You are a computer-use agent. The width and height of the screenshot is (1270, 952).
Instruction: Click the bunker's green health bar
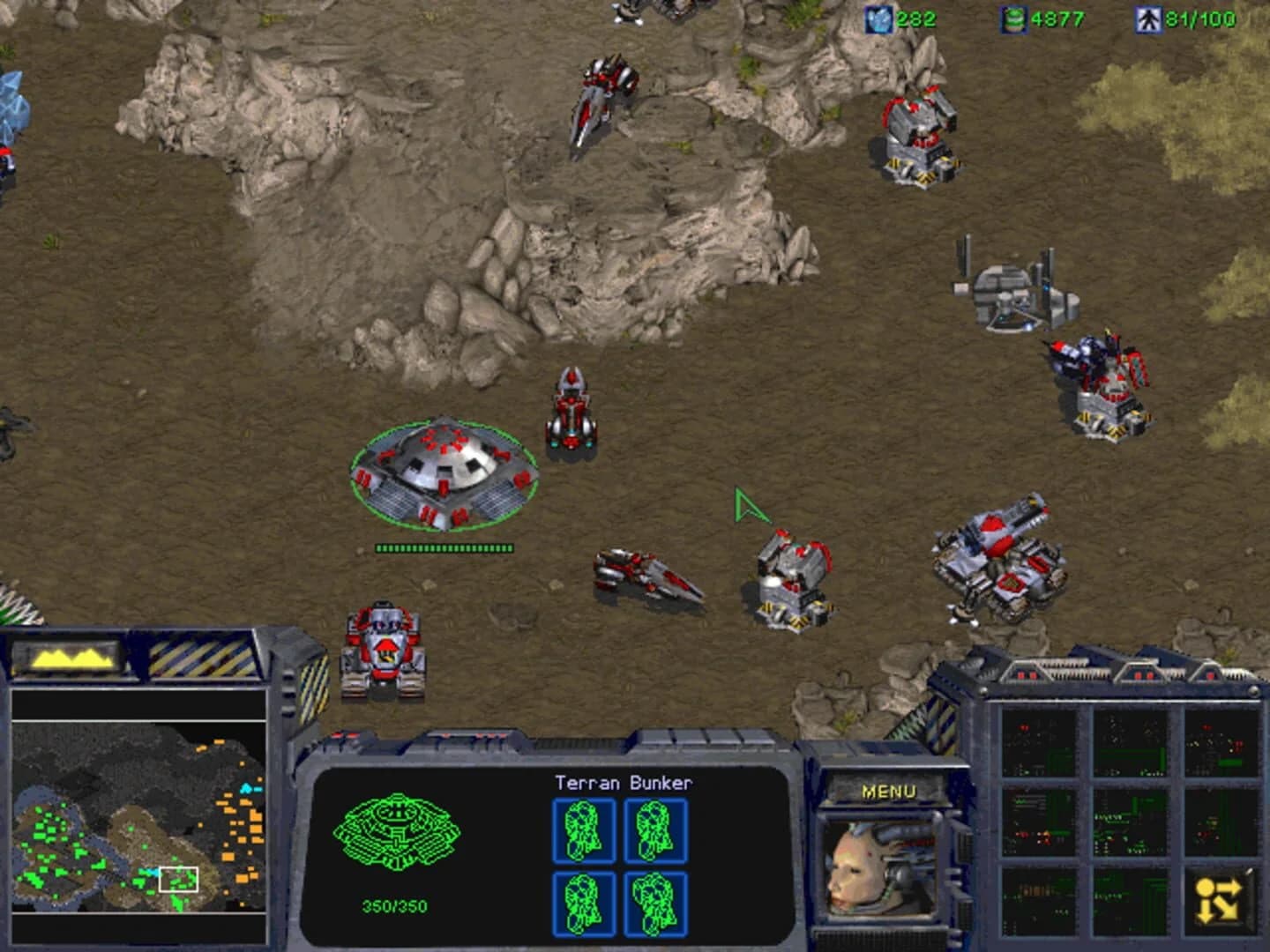pyautogui.click(x=445, y=546)
